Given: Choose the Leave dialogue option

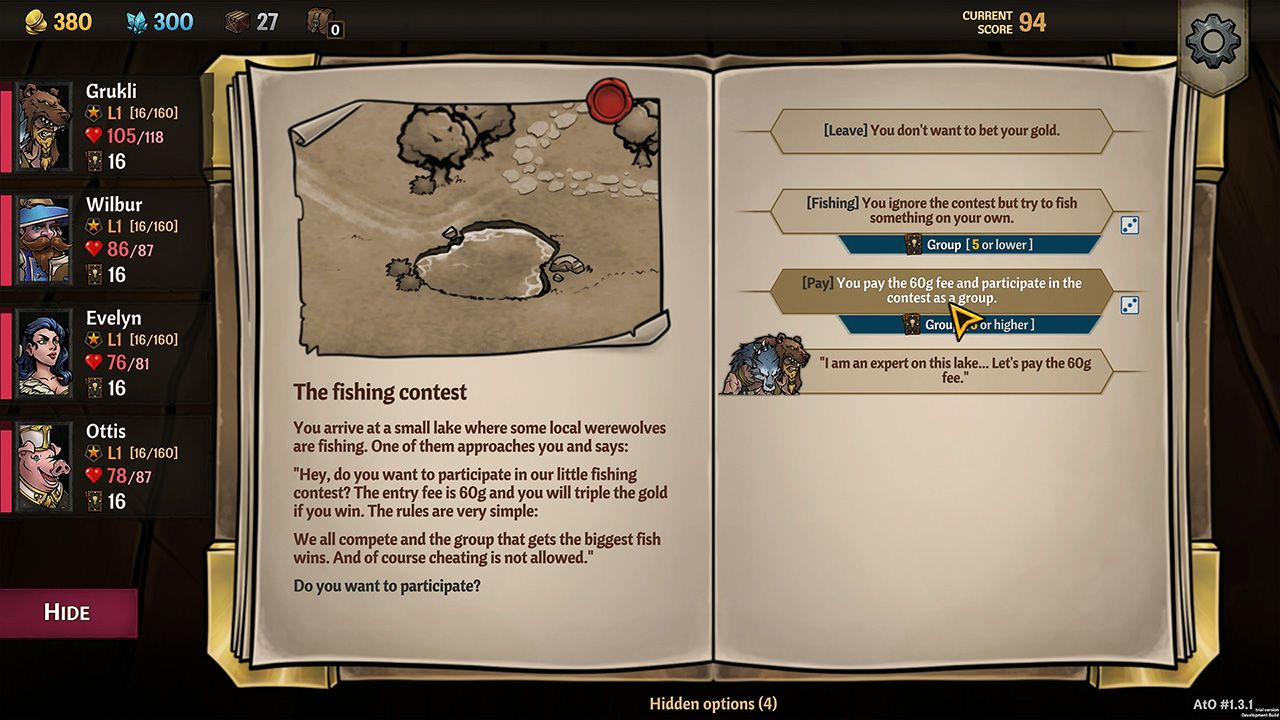Looking at the screenshot, I should pos(941,130).
